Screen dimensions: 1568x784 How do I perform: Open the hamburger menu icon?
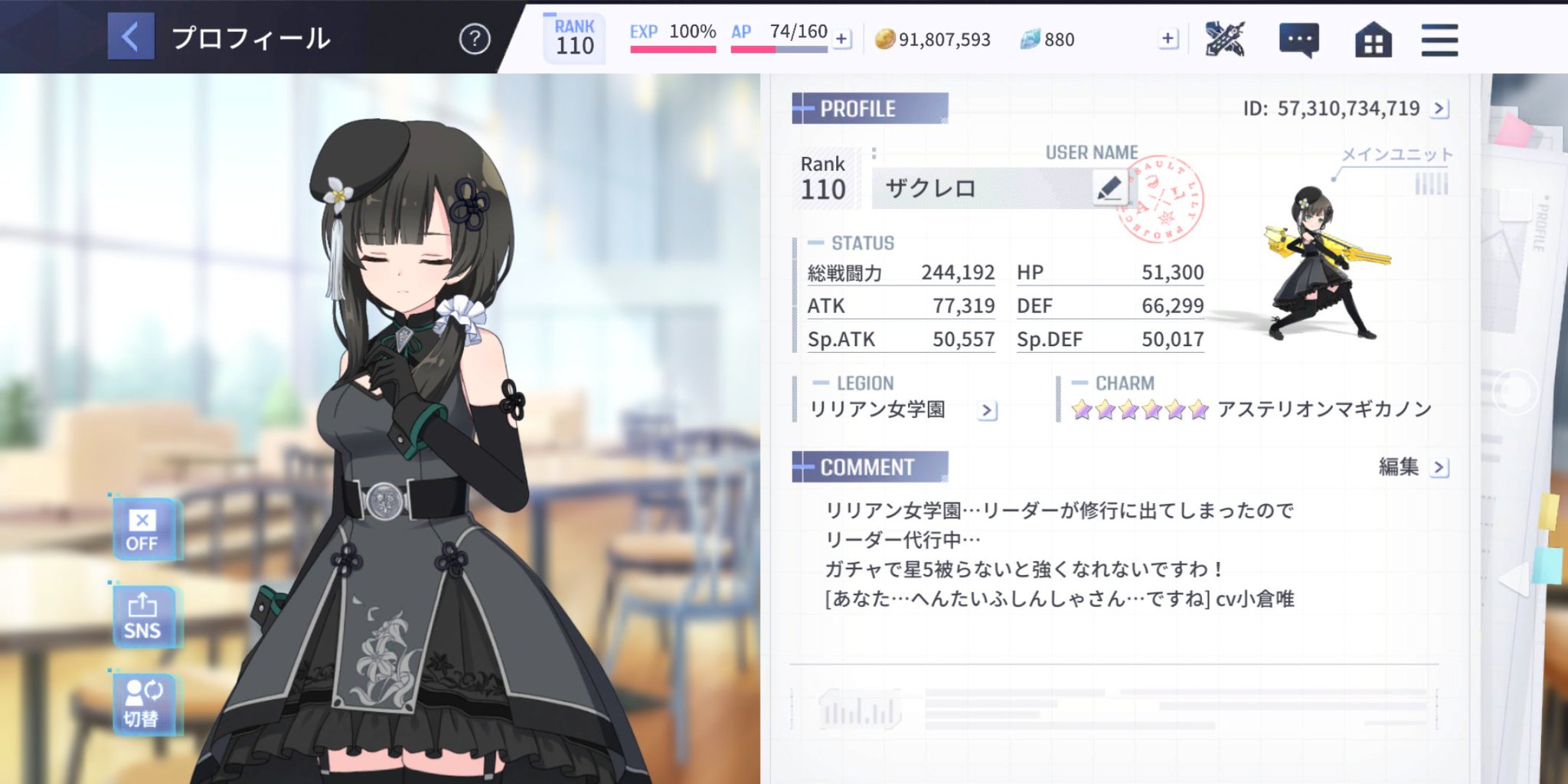pos(1439,39)
